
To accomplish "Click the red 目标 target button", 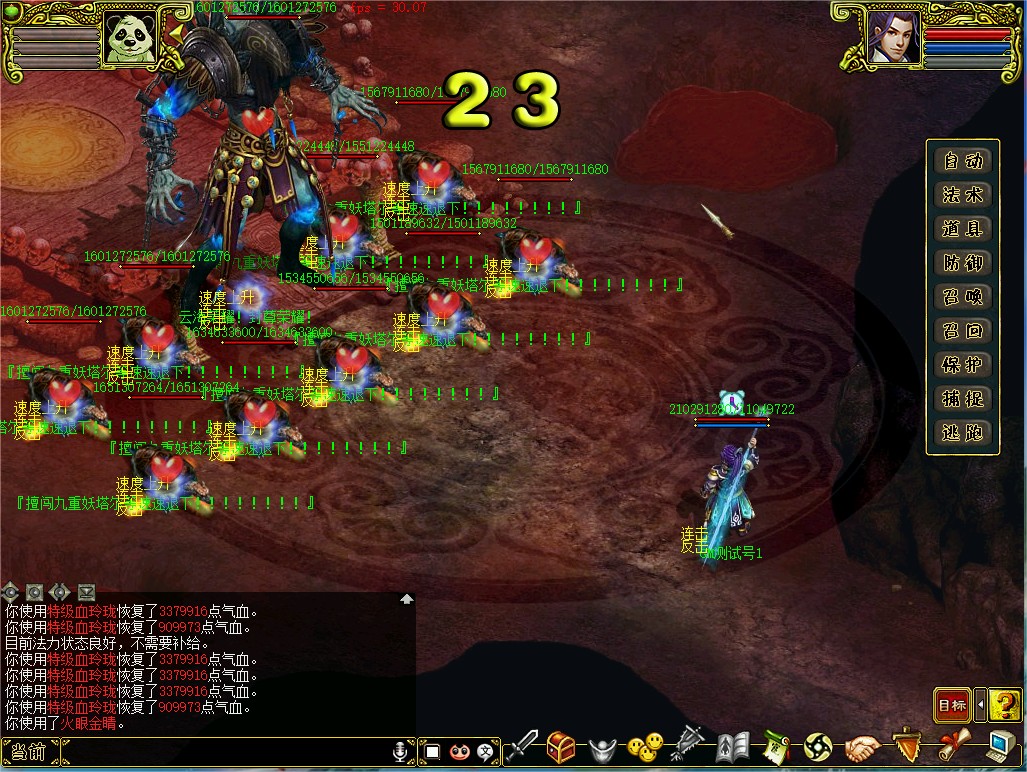I will tap(951, 706).
